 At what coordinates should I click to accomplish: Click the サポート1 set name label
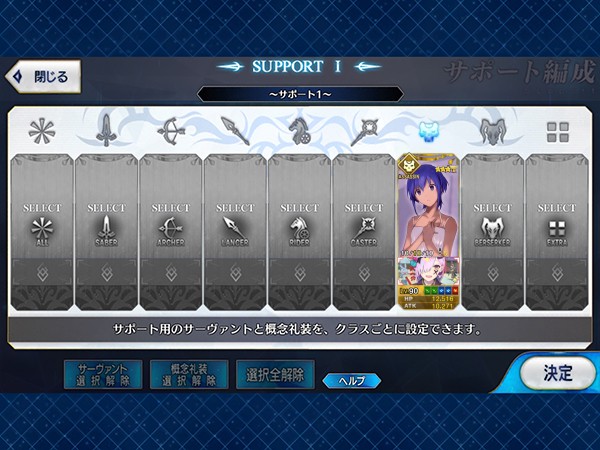pos(300,94)
